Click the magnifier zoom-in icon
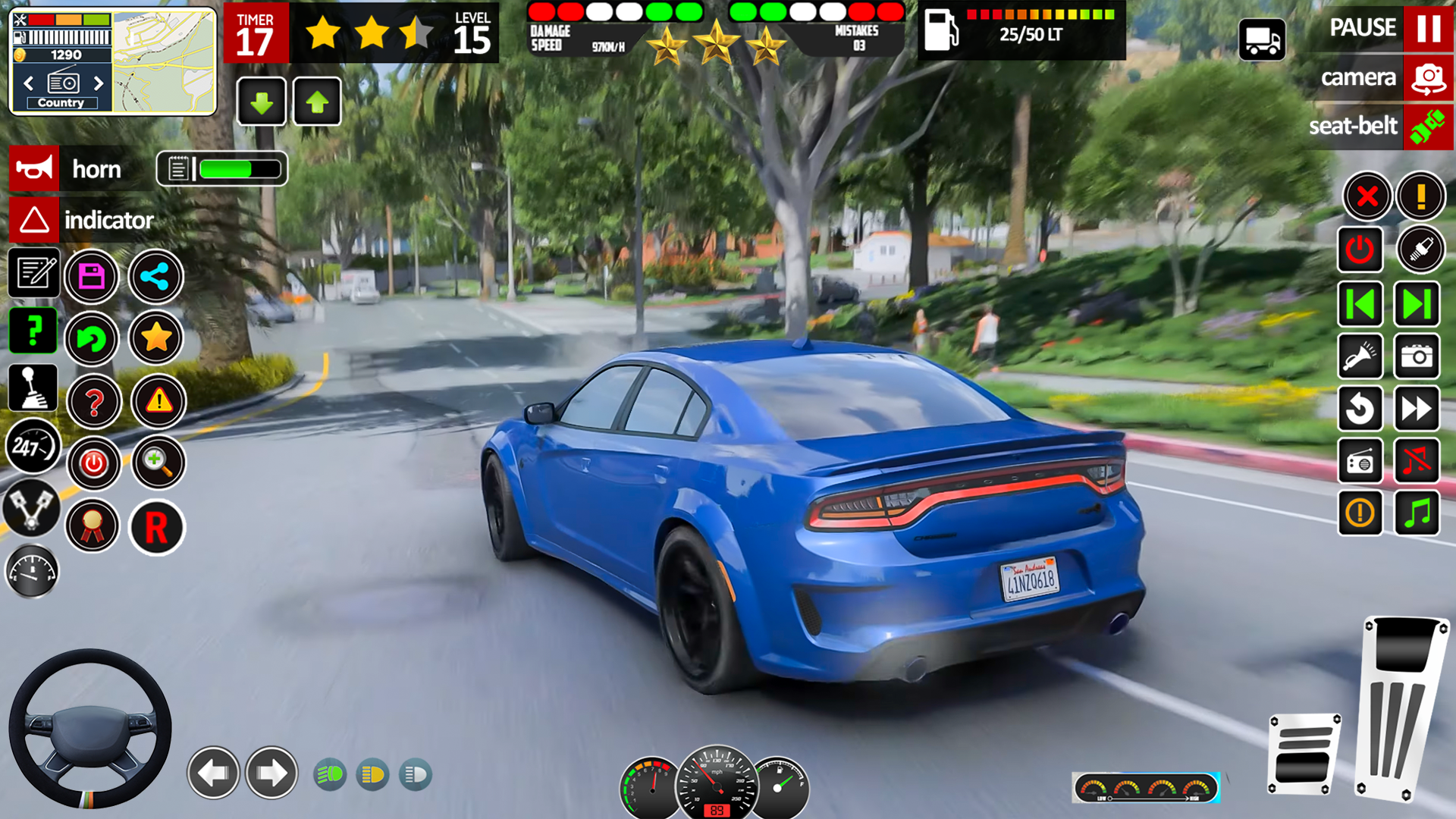Image resolution: width=1456 pixels, height=819 pixels. tap(158, 462)
